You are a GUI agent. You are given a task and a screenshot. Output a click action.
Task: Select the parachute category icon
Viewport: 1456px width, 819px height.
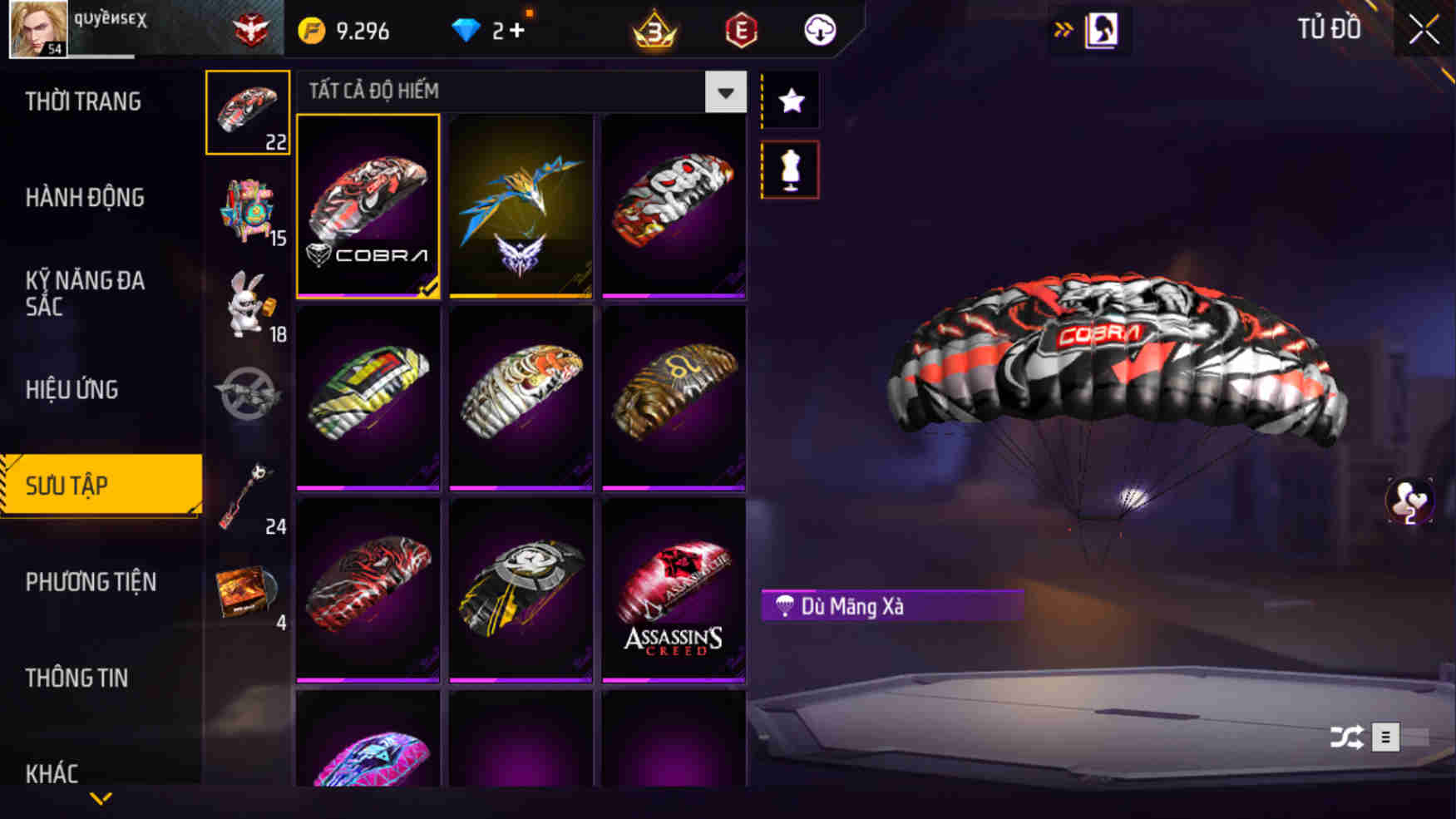click(x=247, y=111)
